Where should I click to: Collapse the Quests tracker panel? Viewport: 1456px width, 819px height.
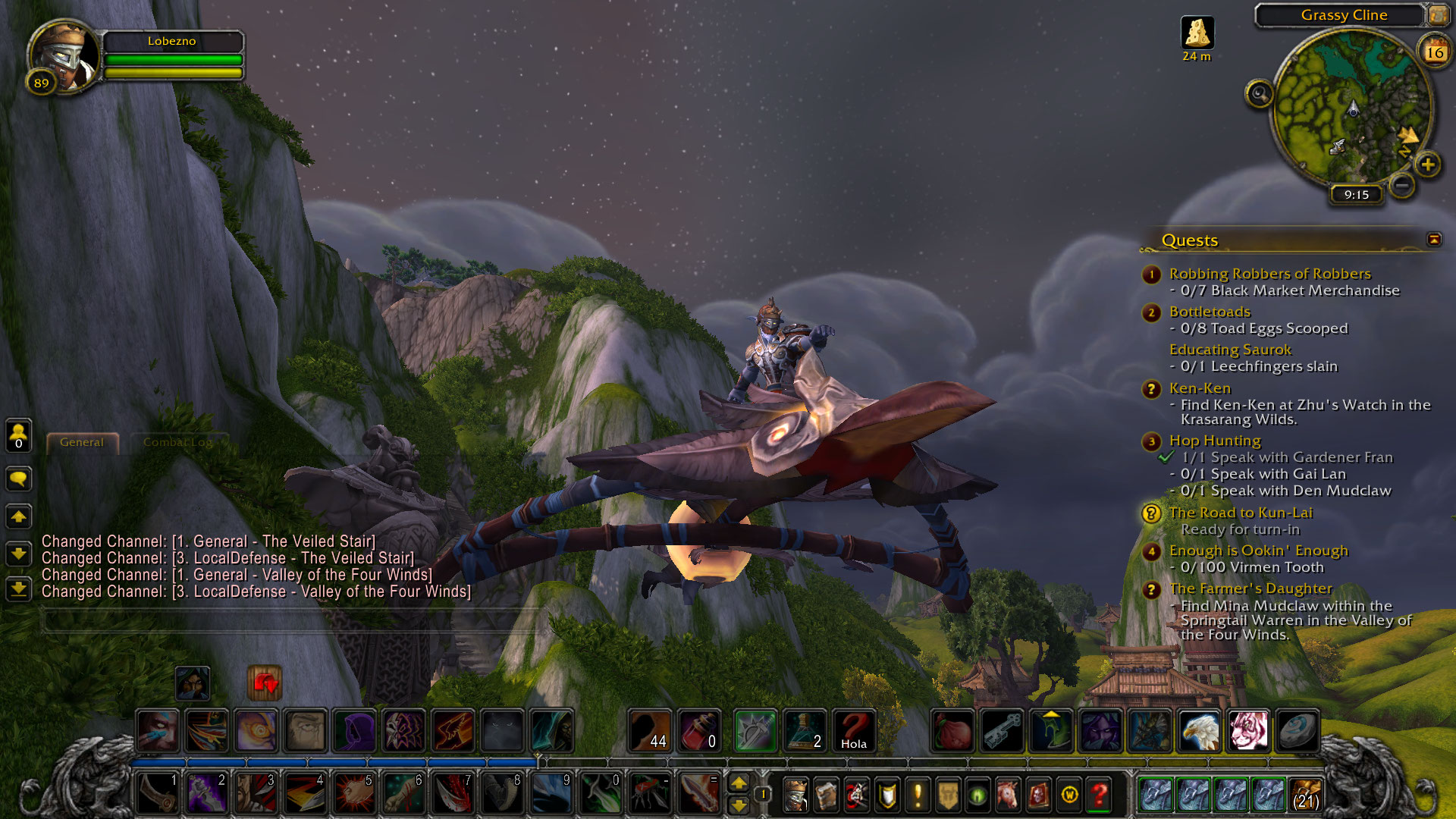(1434, 240)
